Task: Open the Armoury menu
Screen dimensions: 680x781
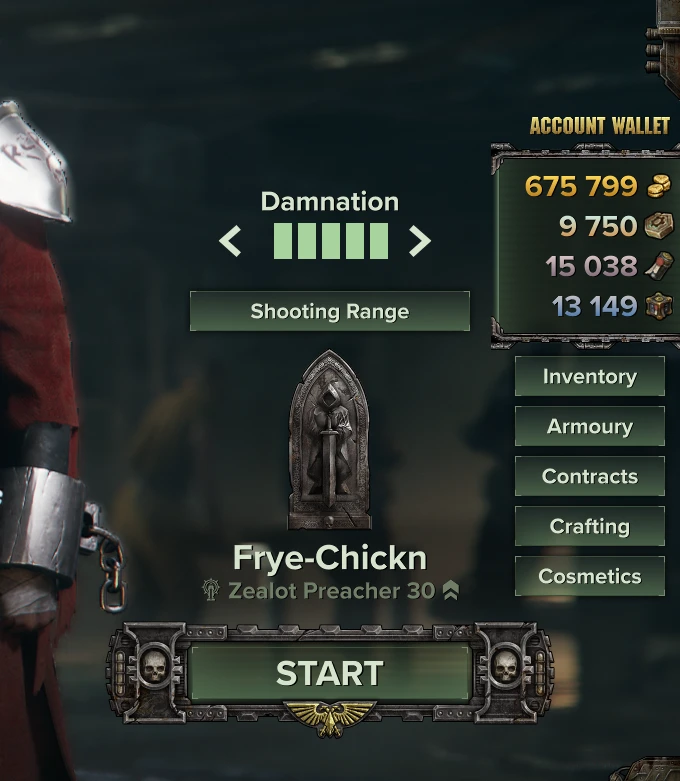Action: 589,426
